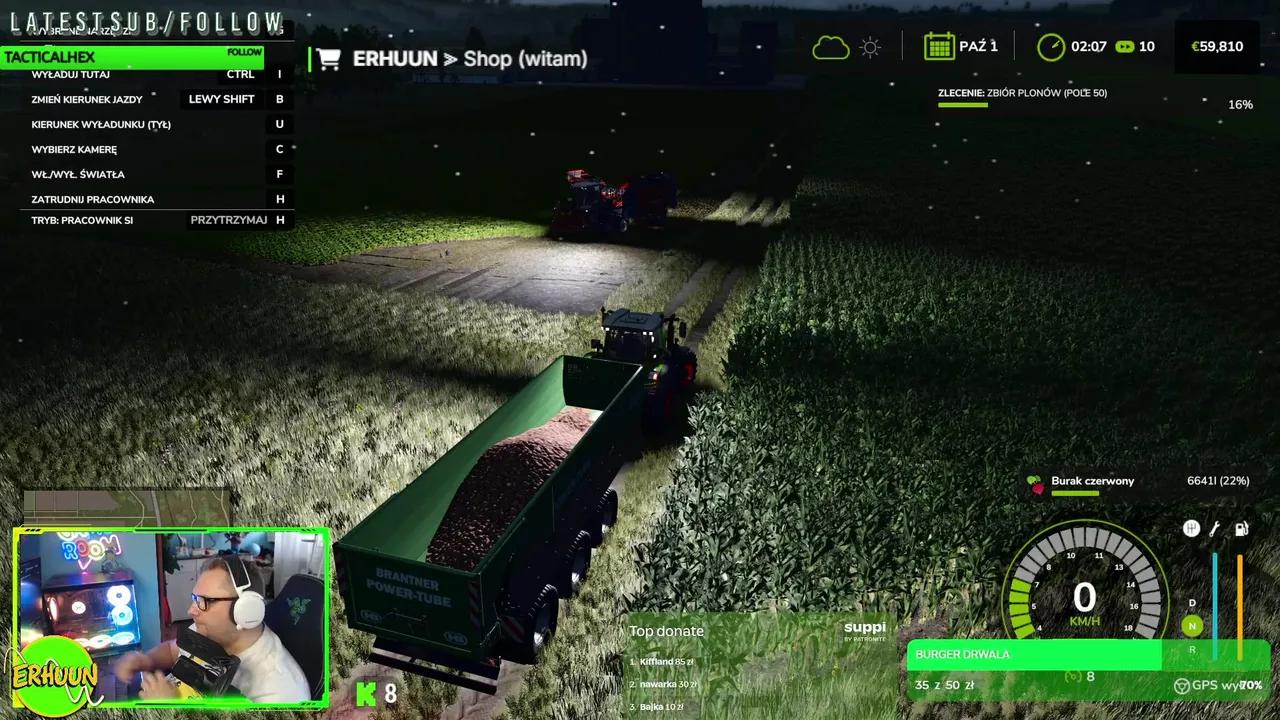Enable GPS using the GPS wył control

(1215, 685)
